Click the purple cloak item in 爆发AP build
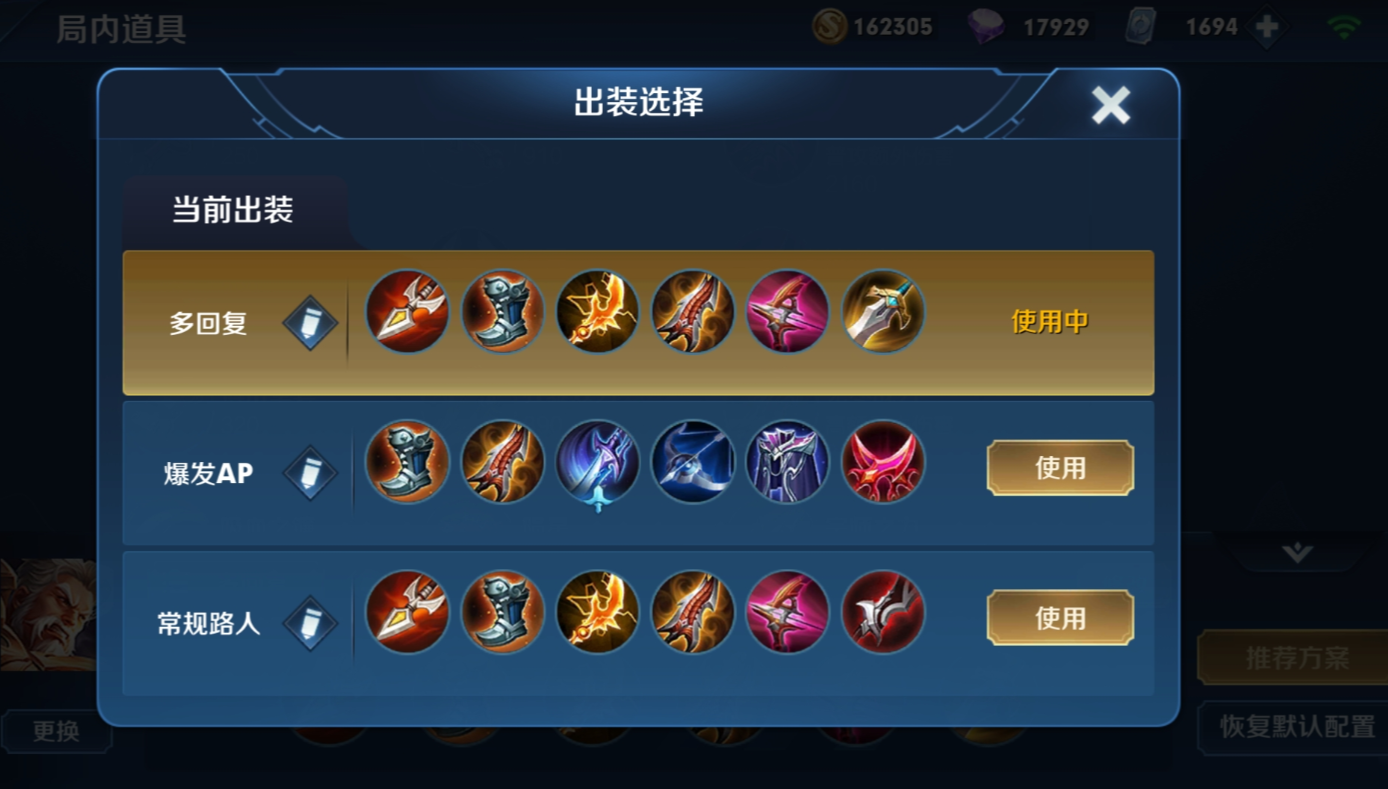1388x789 pixels. coord(788,463)
